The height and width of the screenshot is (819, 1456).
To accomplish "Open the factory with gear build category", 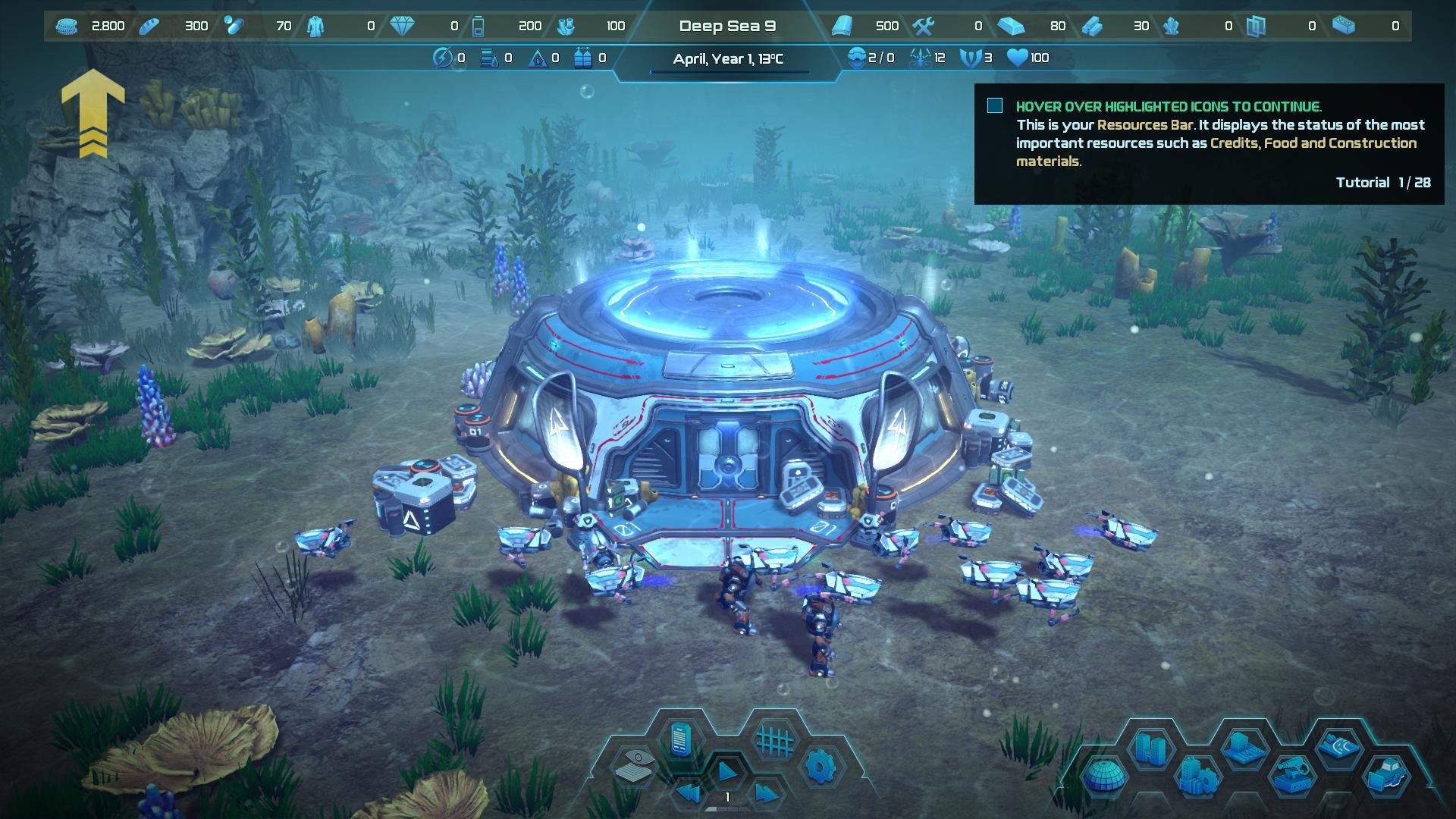I will click(x=1198, y=776).
